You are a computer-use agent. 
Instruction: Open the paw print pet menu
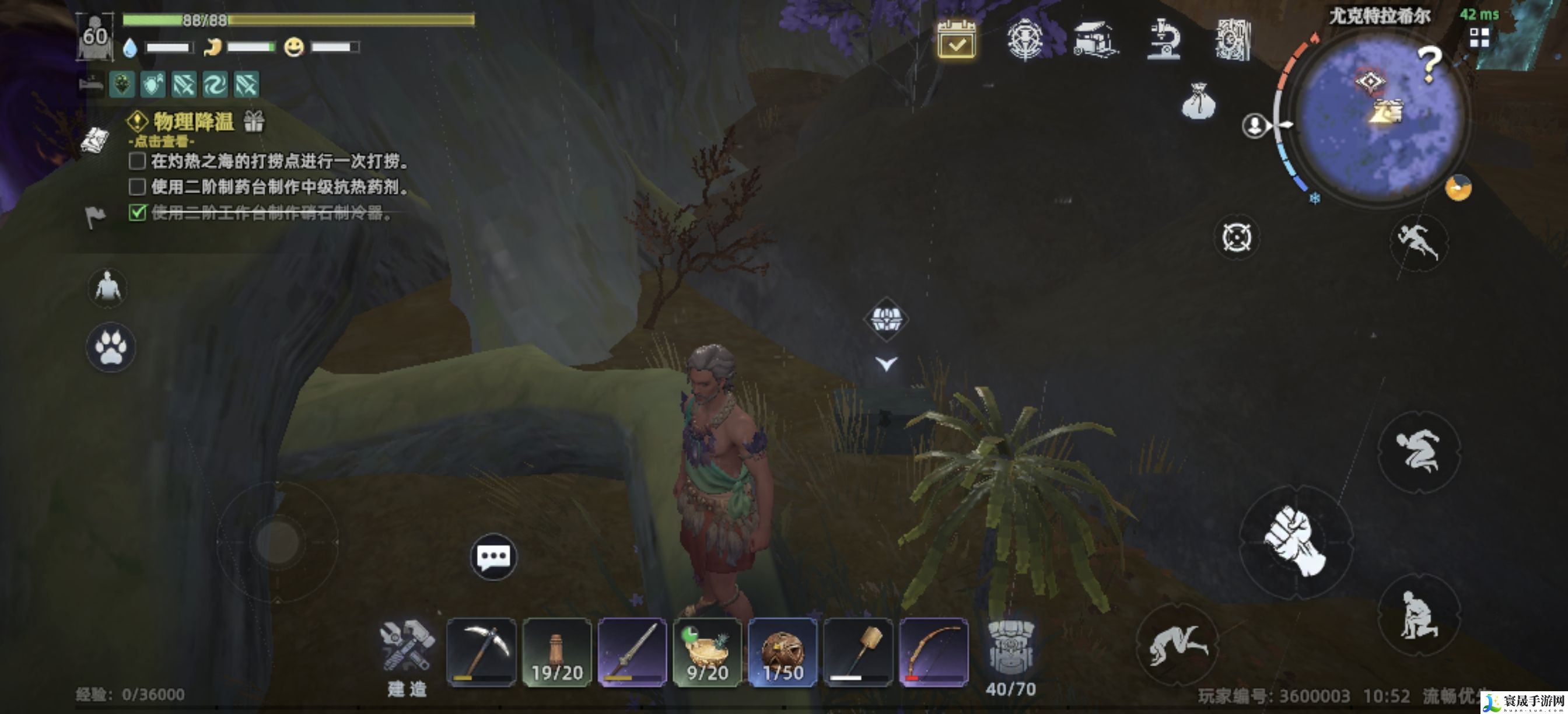click(x=110, y=347)
